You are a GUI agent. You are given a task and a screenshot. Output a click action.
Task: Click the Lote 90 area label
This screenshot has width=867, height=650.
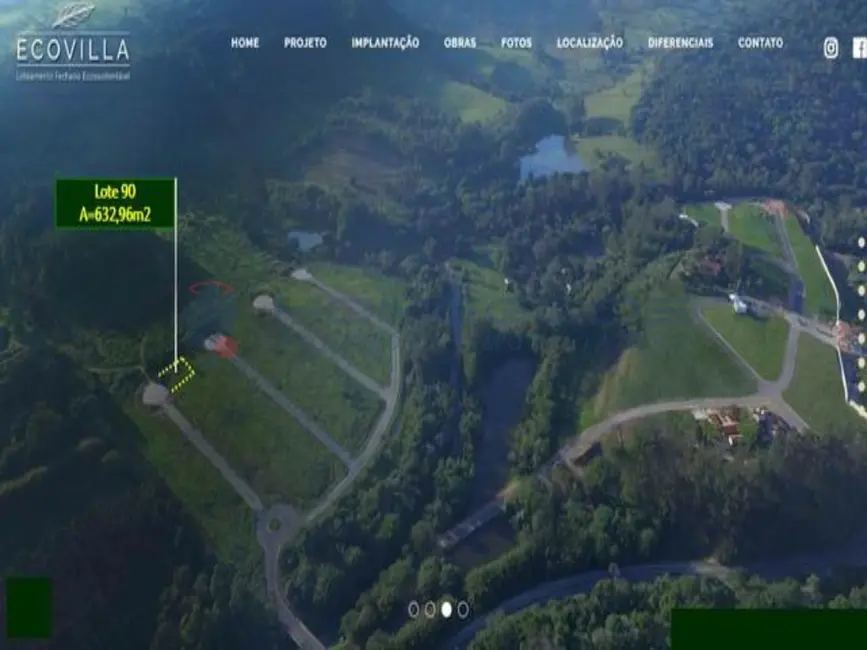(115, 203)
